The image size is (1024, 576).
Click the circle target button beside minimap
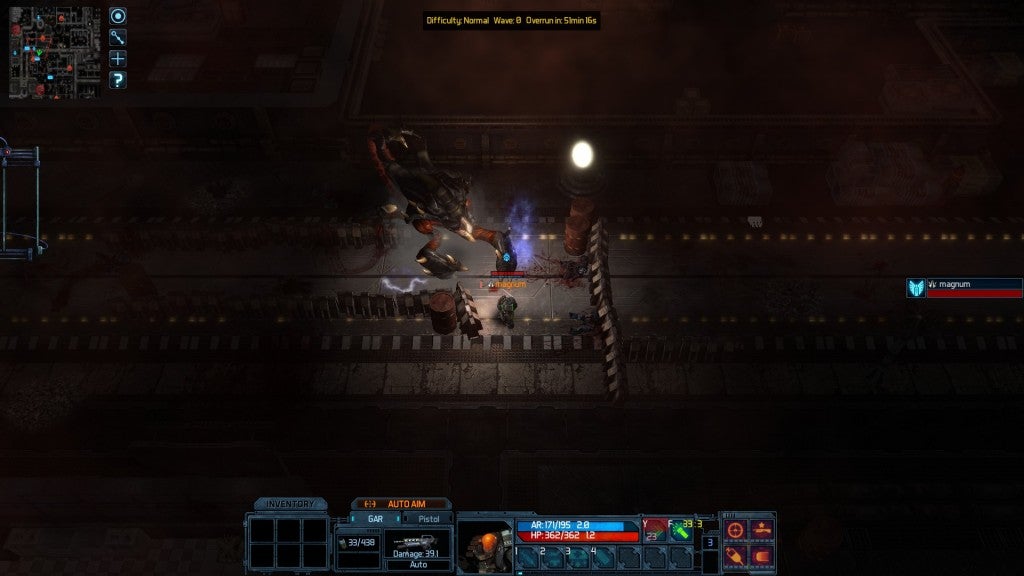[x=118, y=16]
